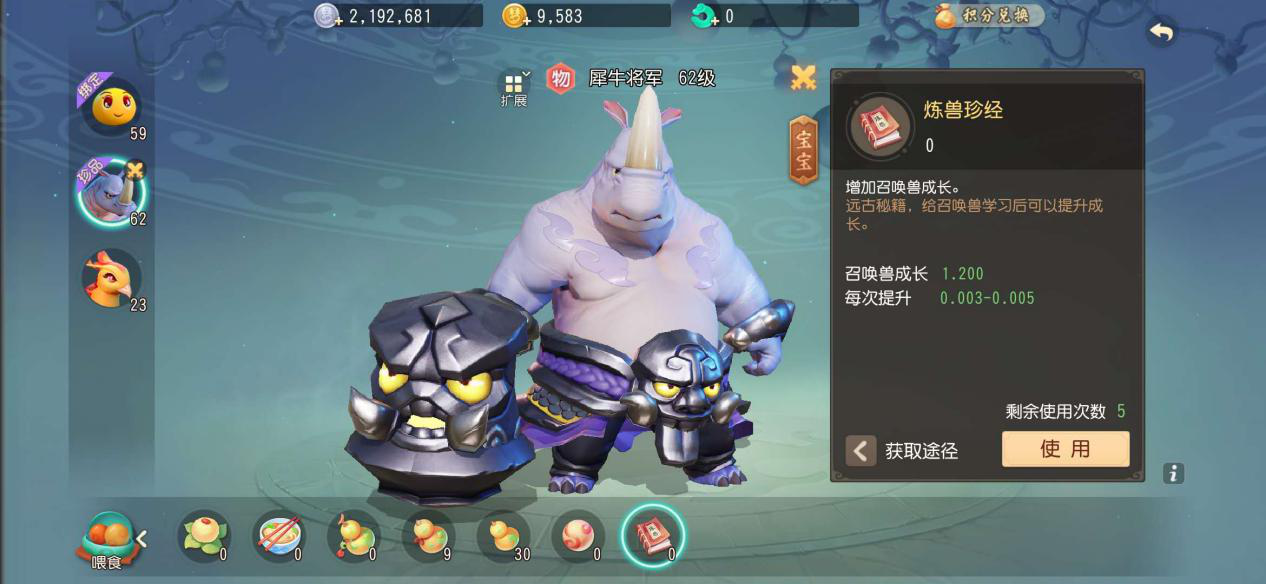Choose the gourd item with 9 count
This screenshot has width=1266, height=584.
(428, 536)
